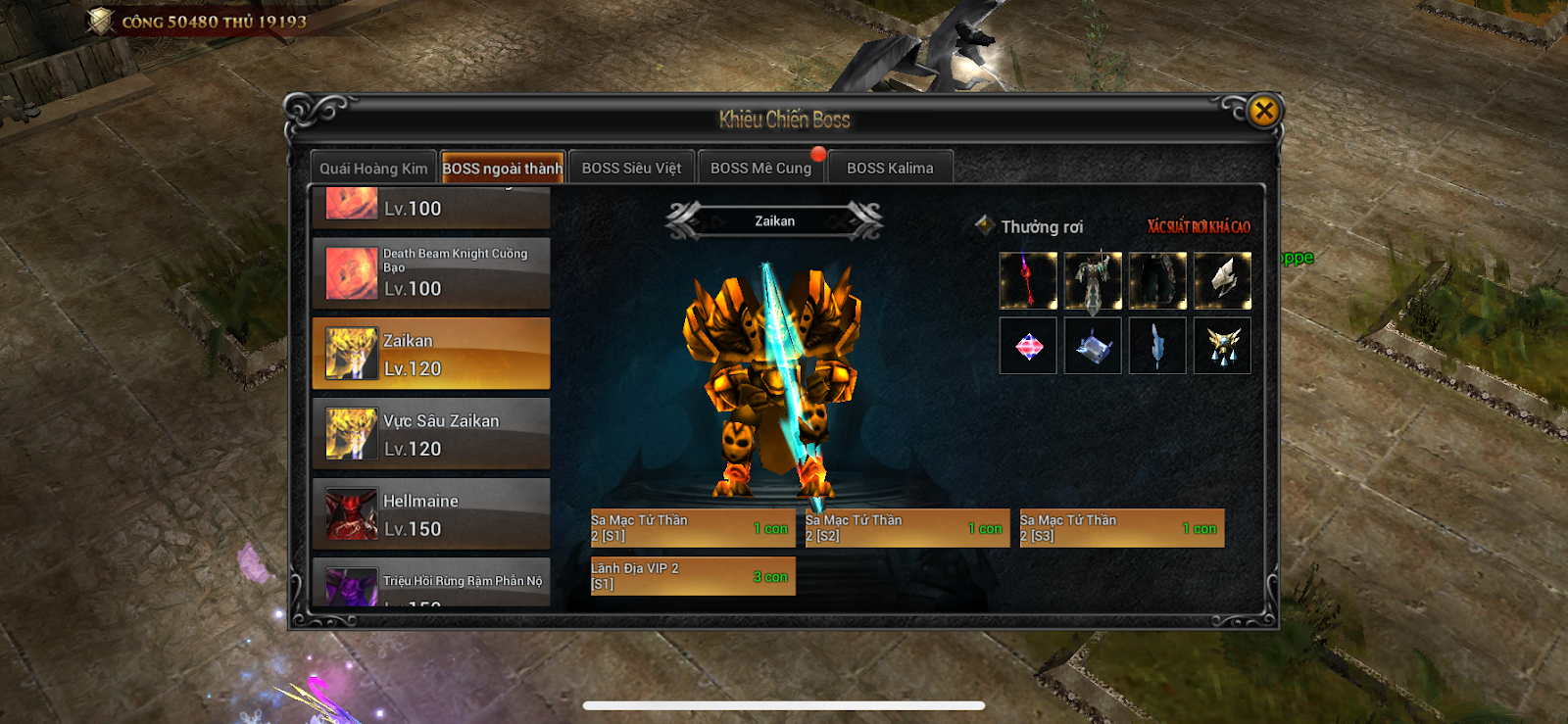
Task: Open the BOSS Kalima tab
Action: (890, 169)
